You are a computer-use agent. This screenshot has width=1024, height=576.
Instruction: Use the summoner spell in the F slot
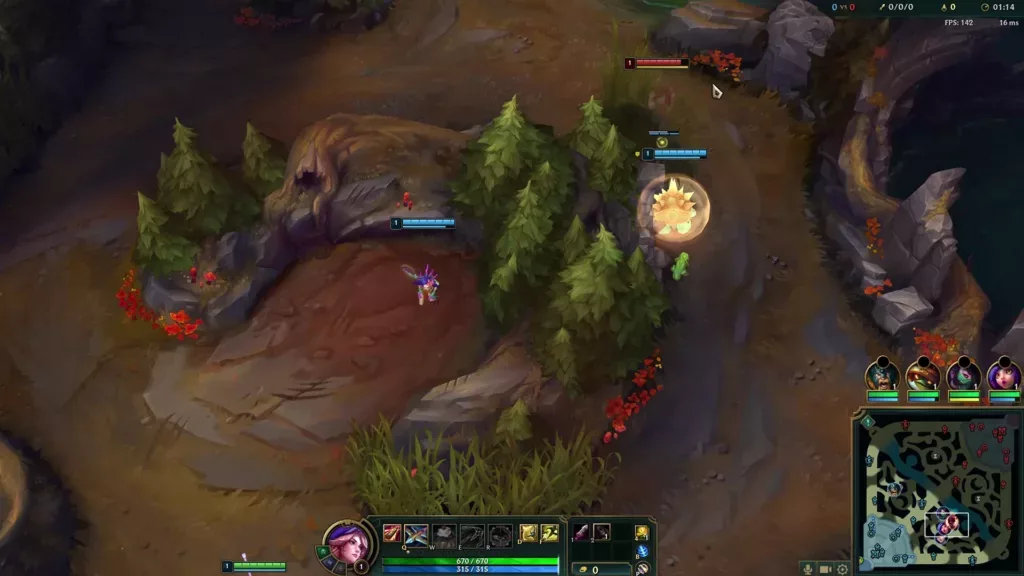pyautogui.click(x=549, y=534)
